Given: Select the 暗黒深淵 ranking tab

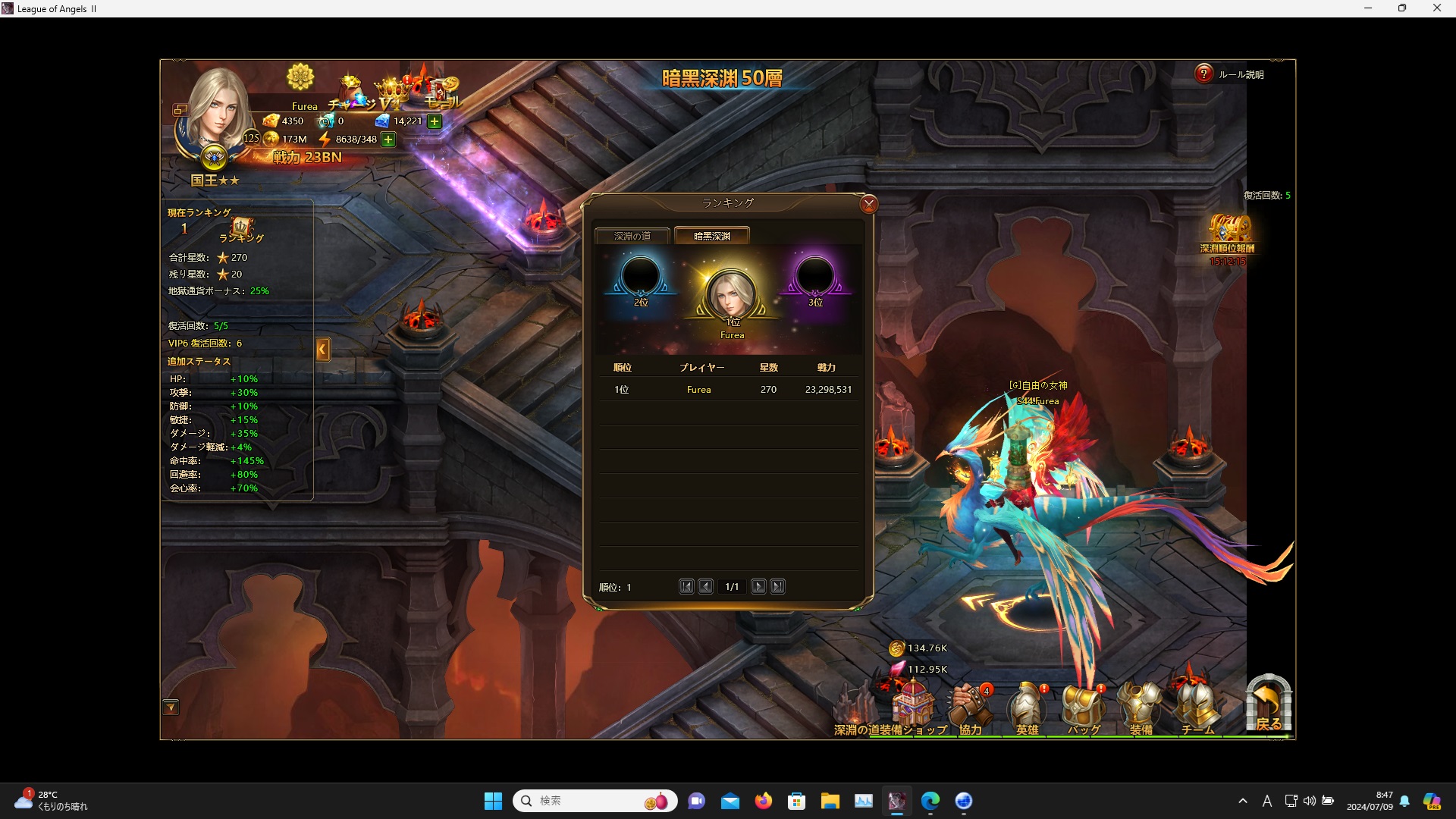Looking at the screenshot, I should 711,237.
